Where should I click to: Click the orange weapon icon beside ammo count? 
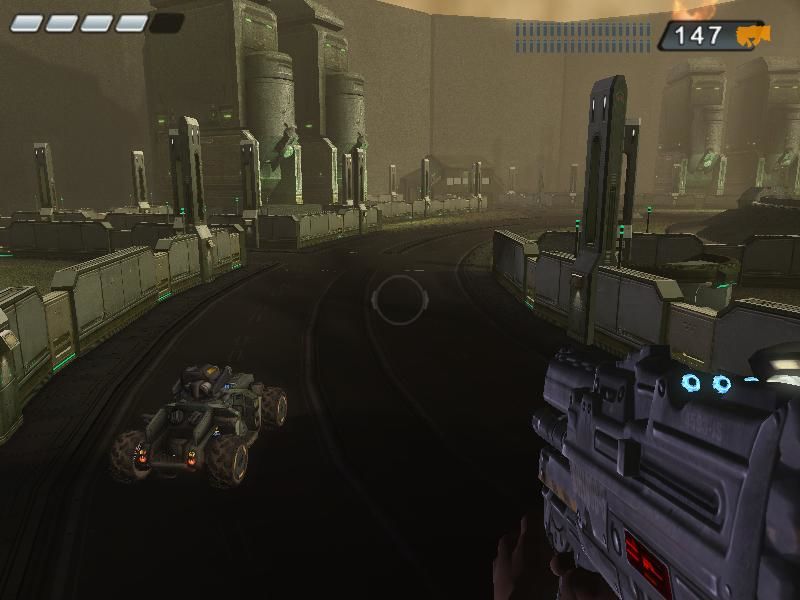pyautogui.click(x=752, y=37)
